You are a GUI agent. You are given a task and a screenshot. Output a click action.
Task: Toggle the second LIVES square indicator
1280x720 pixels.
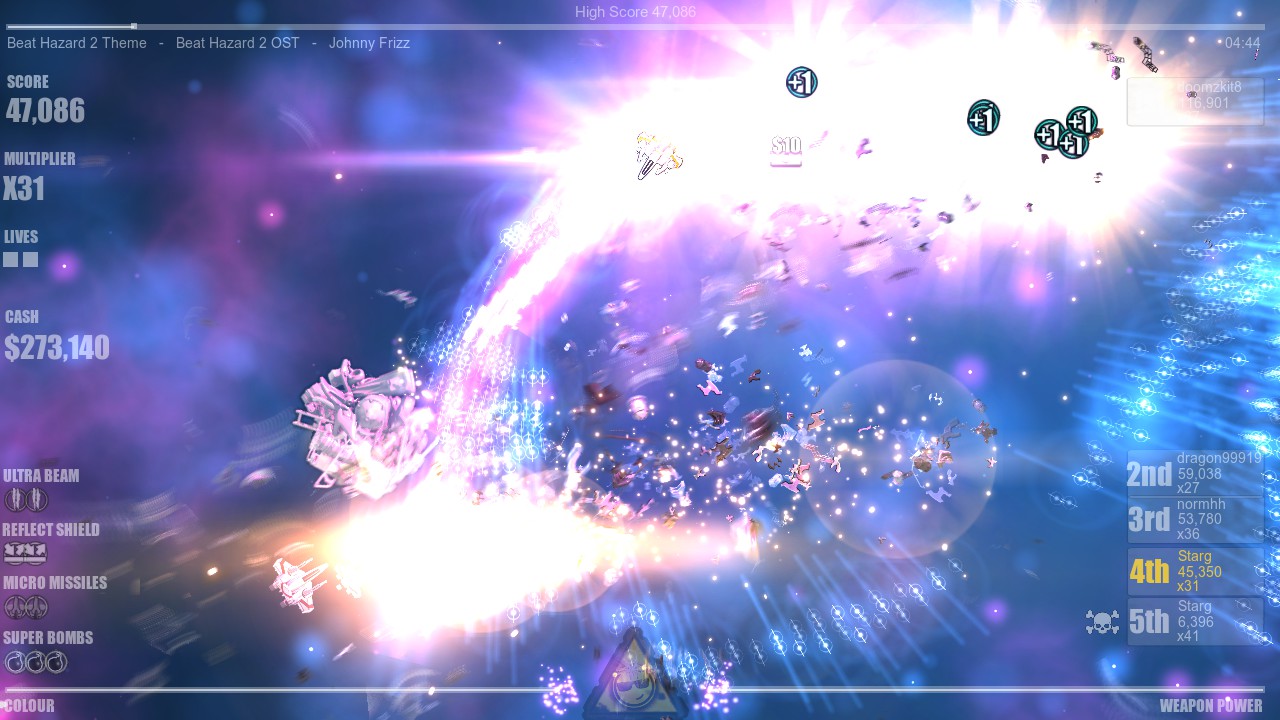[31, 259]
